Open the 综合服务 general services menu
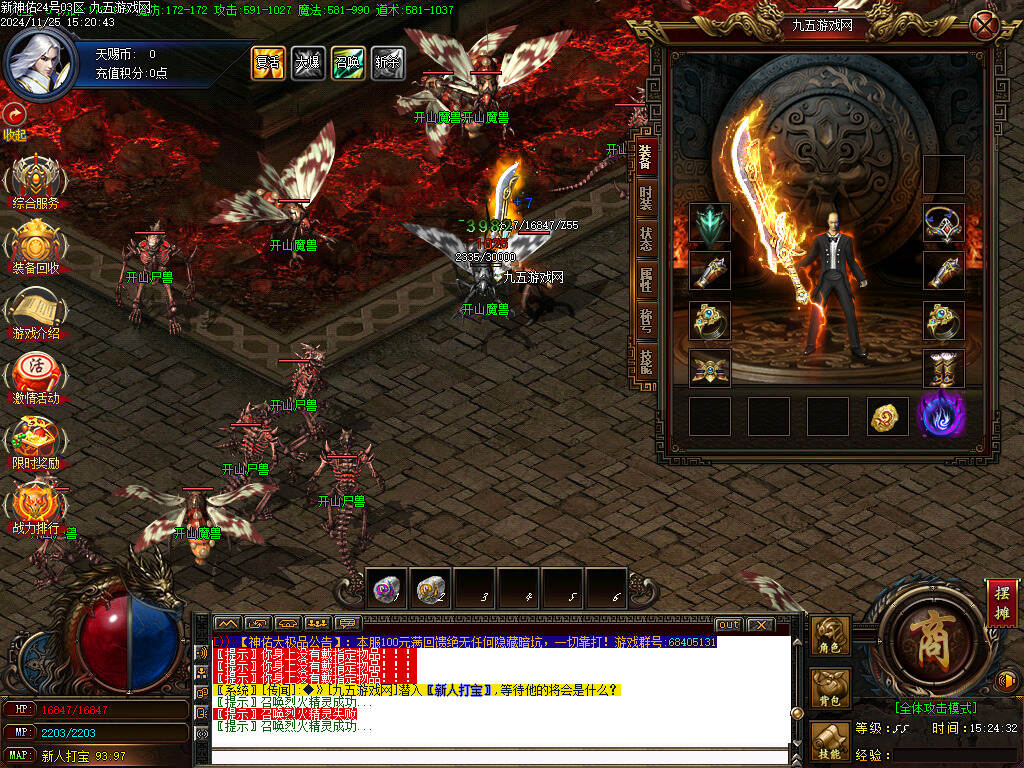Image resolution: width=1024 pixels, height=768 pixels. pos(36,180)
